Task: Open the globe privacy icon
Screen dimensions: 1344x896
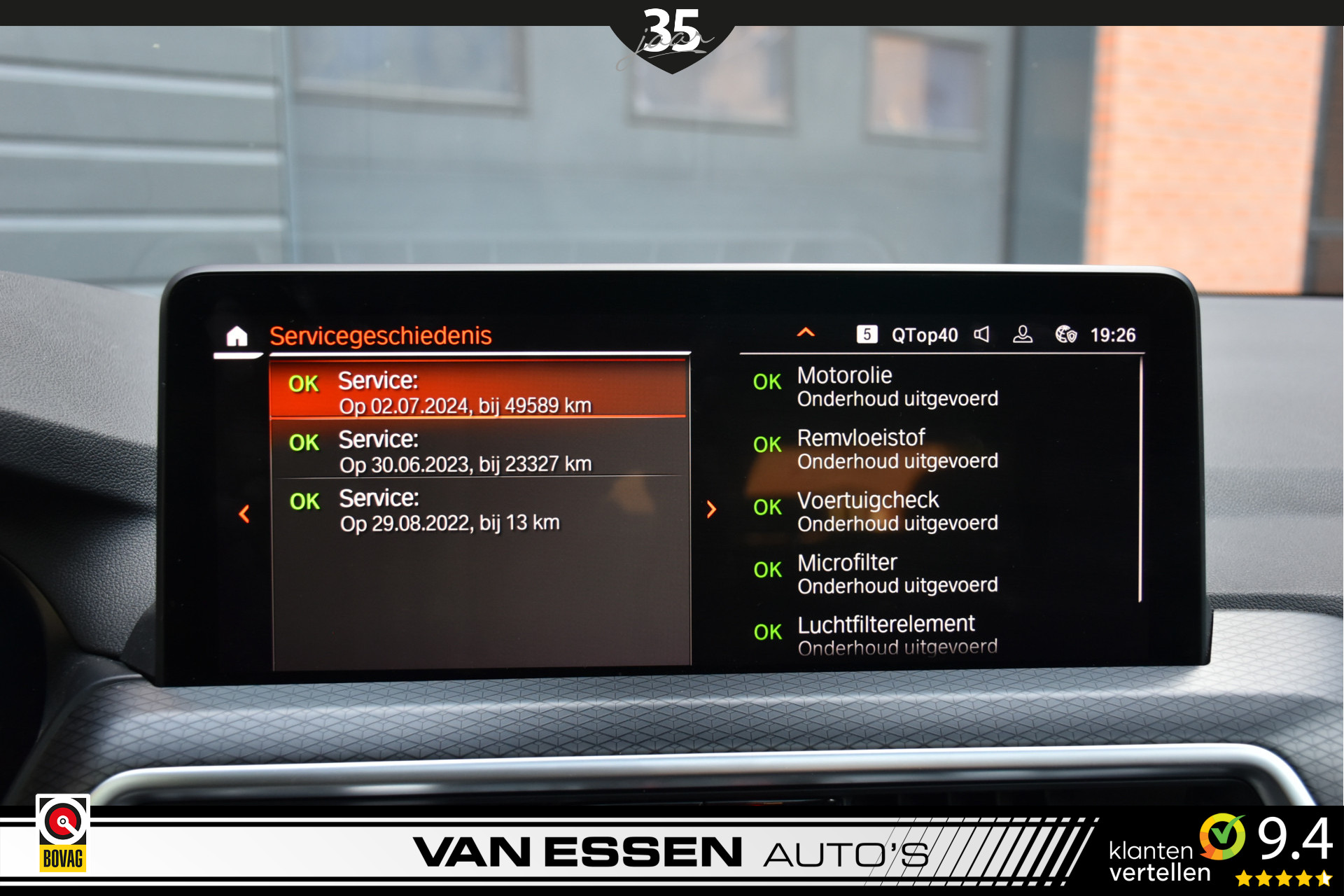Action: click(x=1065, y=335)
